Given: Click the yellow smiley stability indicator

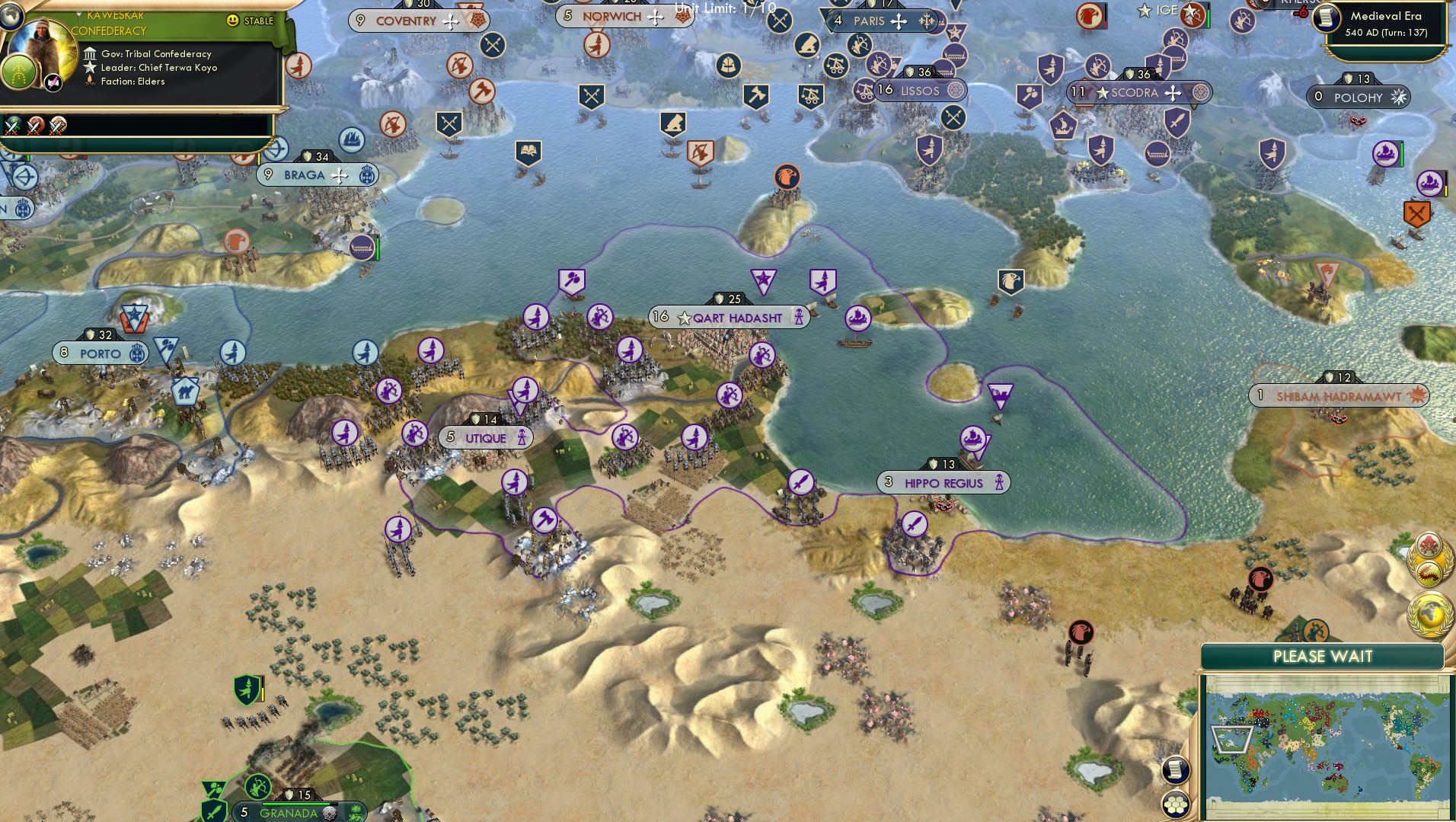Looking at the screenshot, I should coord(233,21).
